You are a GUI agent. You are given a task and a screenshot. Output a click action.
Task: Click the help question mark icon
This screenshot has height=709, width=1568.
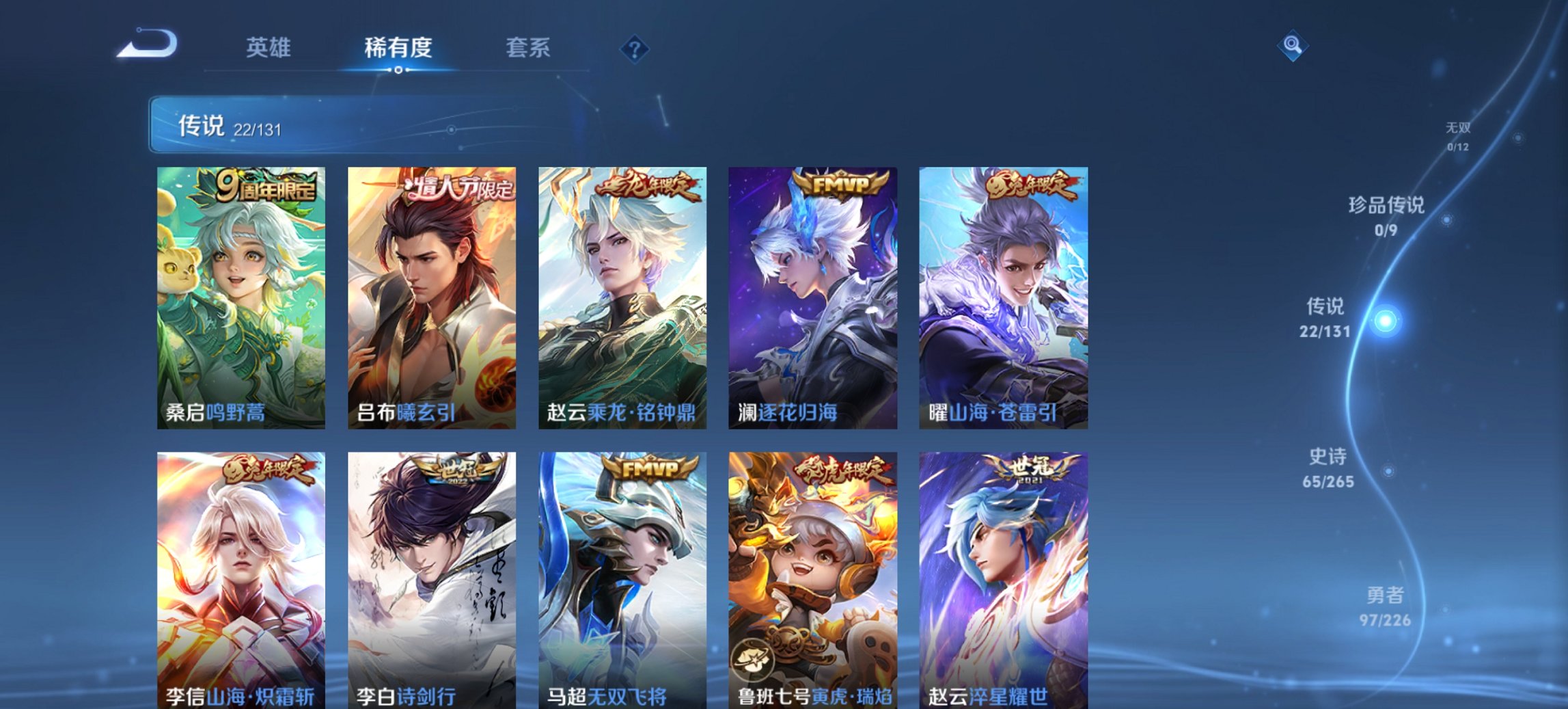(x=634, y=49)
